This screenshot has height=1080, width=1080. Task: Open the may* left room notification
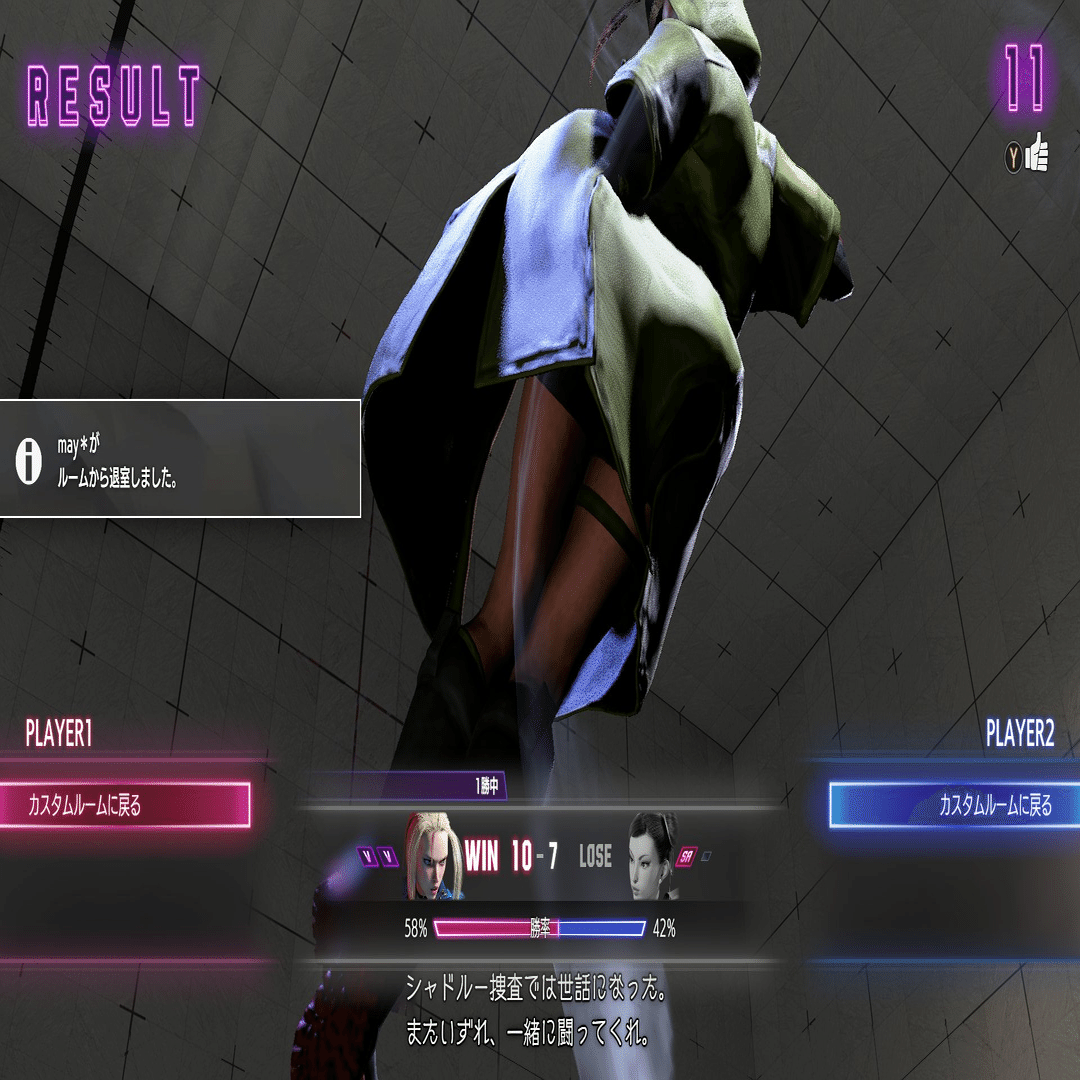pos(180,459)
